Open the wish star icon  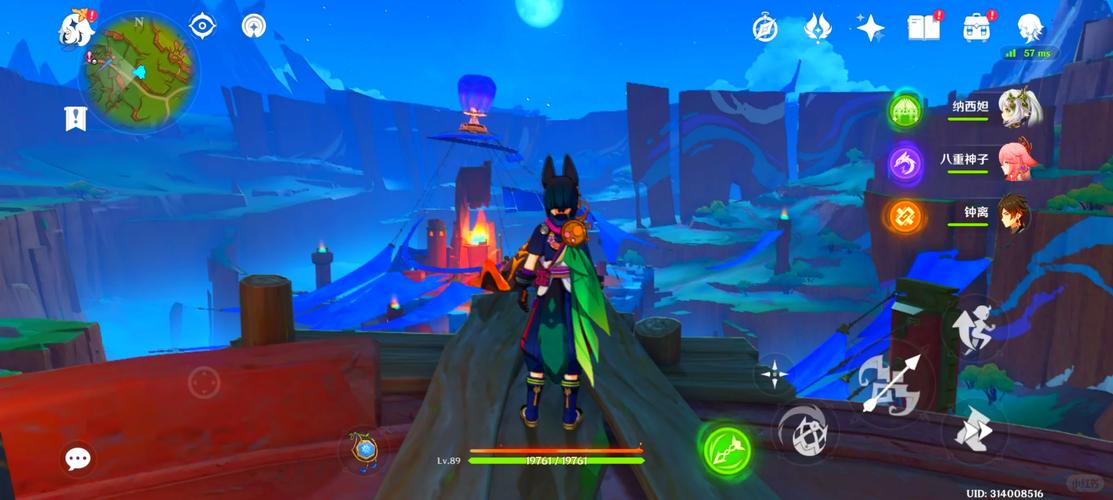(x=870, y=27)
